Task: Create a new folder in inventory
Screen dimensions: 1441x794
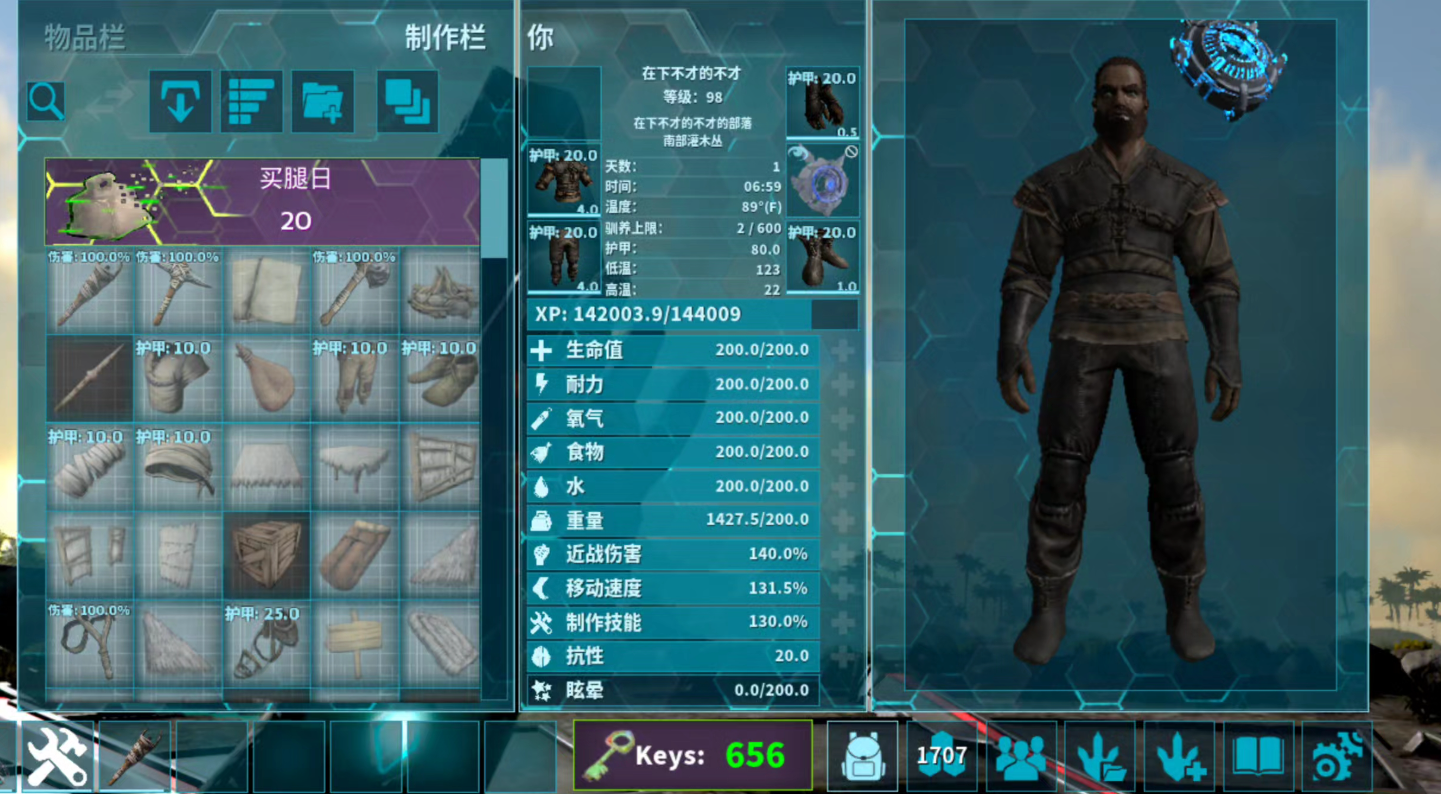Action: [x=322, y=101]
